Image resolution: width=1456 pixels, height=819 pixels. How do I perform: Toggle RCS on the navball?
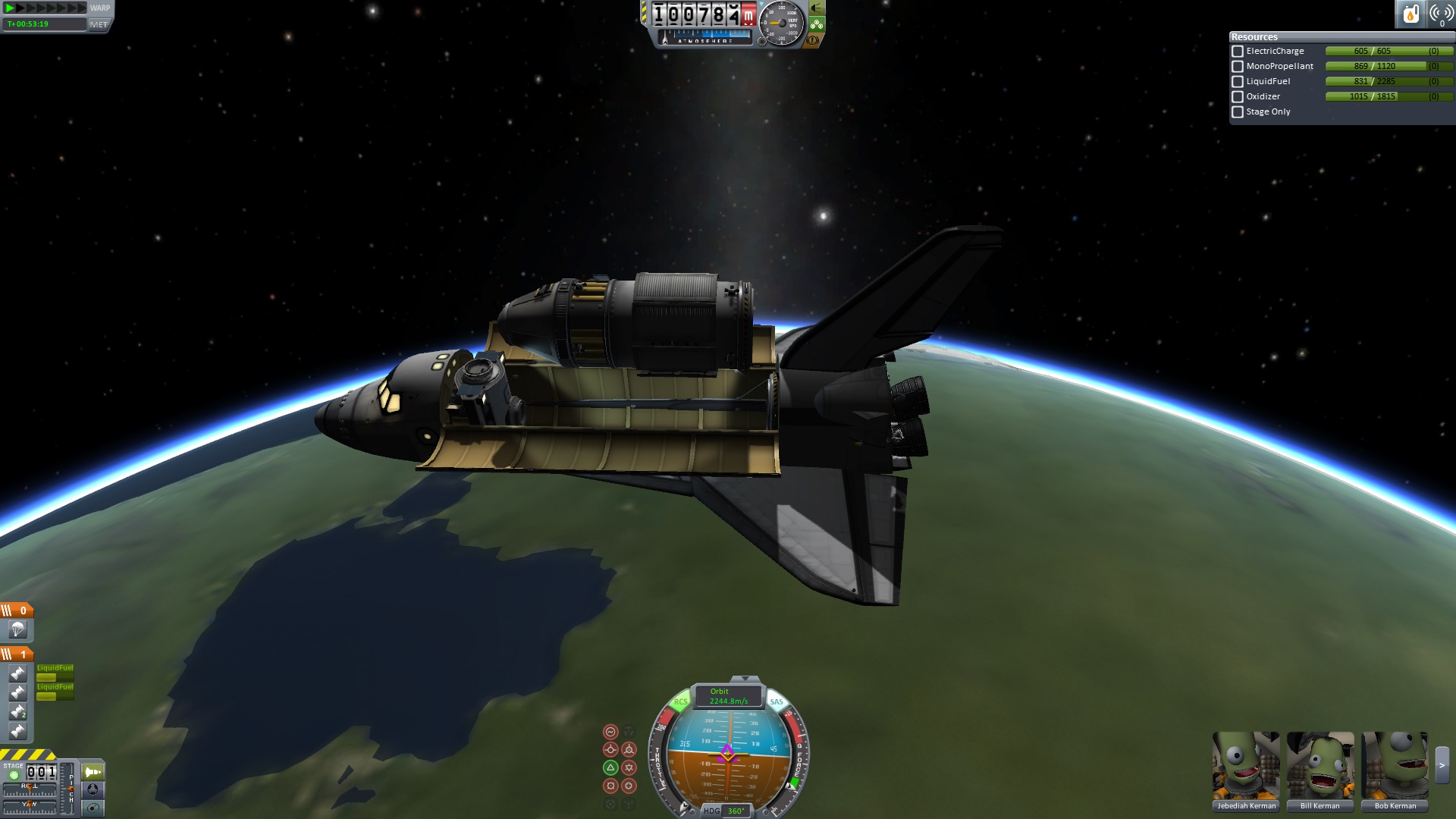680,701
